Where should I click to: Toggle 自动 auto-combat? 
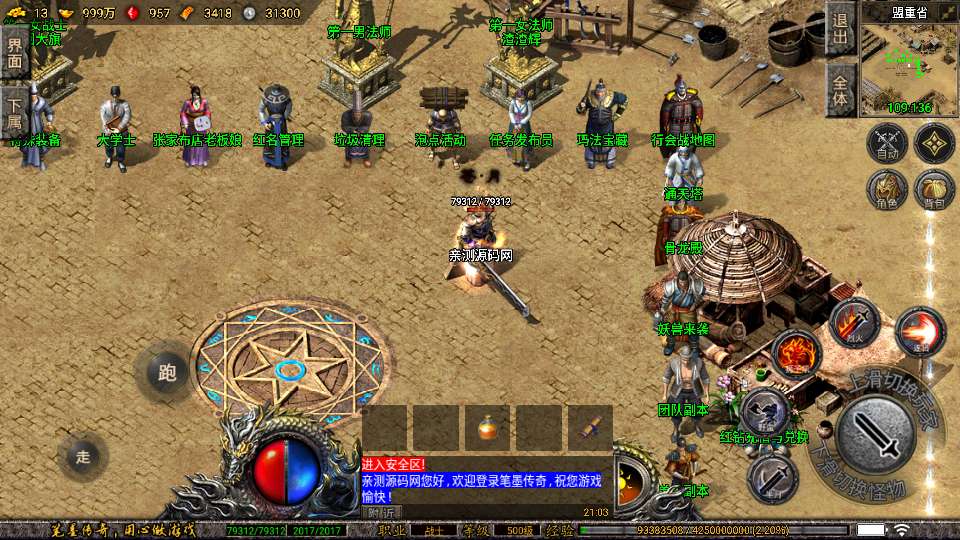pyautogui.click(x=887, y=143)
